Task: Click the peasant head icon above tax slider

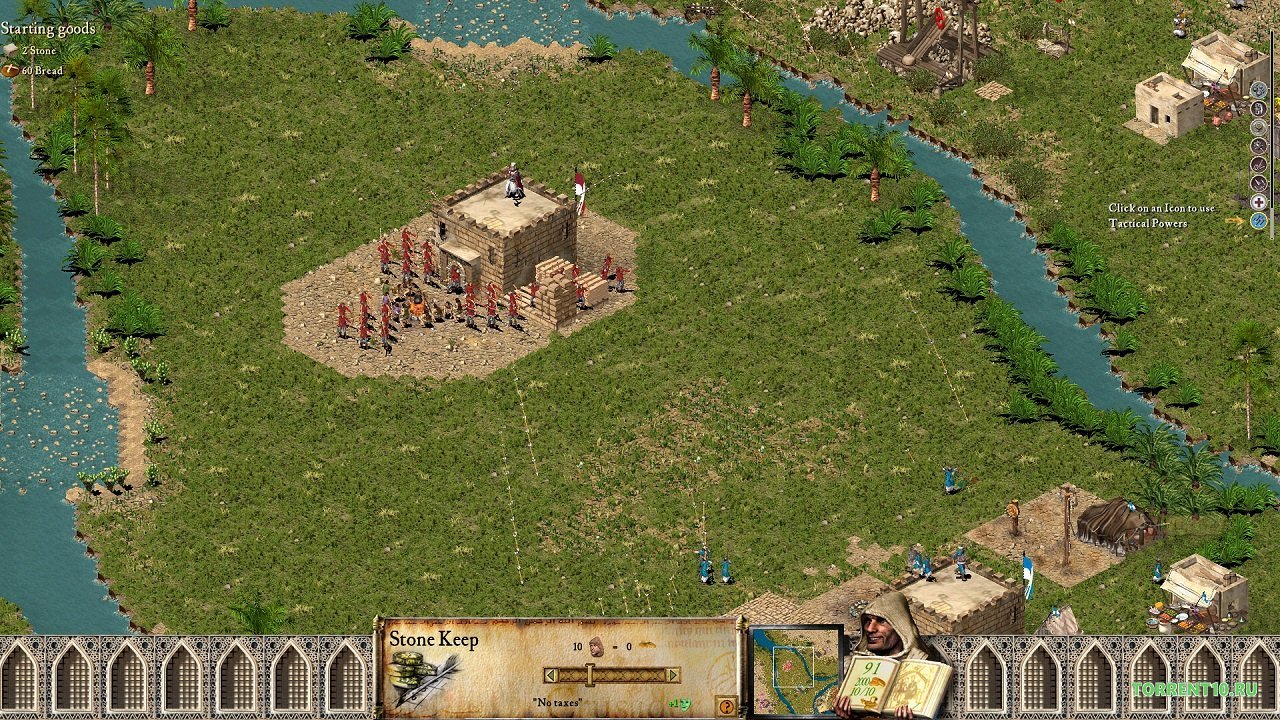Action: [596, 647]
